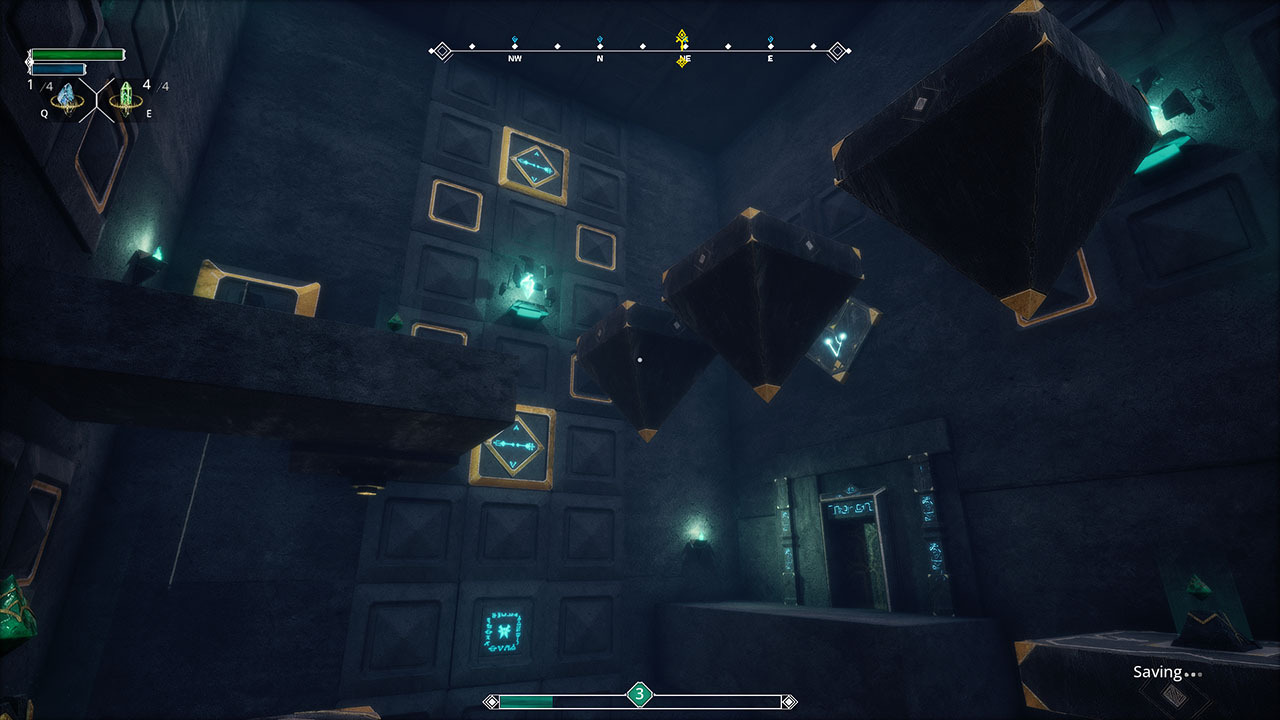This screenshot has height=720, width=1280.
Task: Click the level 3 diamond badge
Action: point(640,693)
